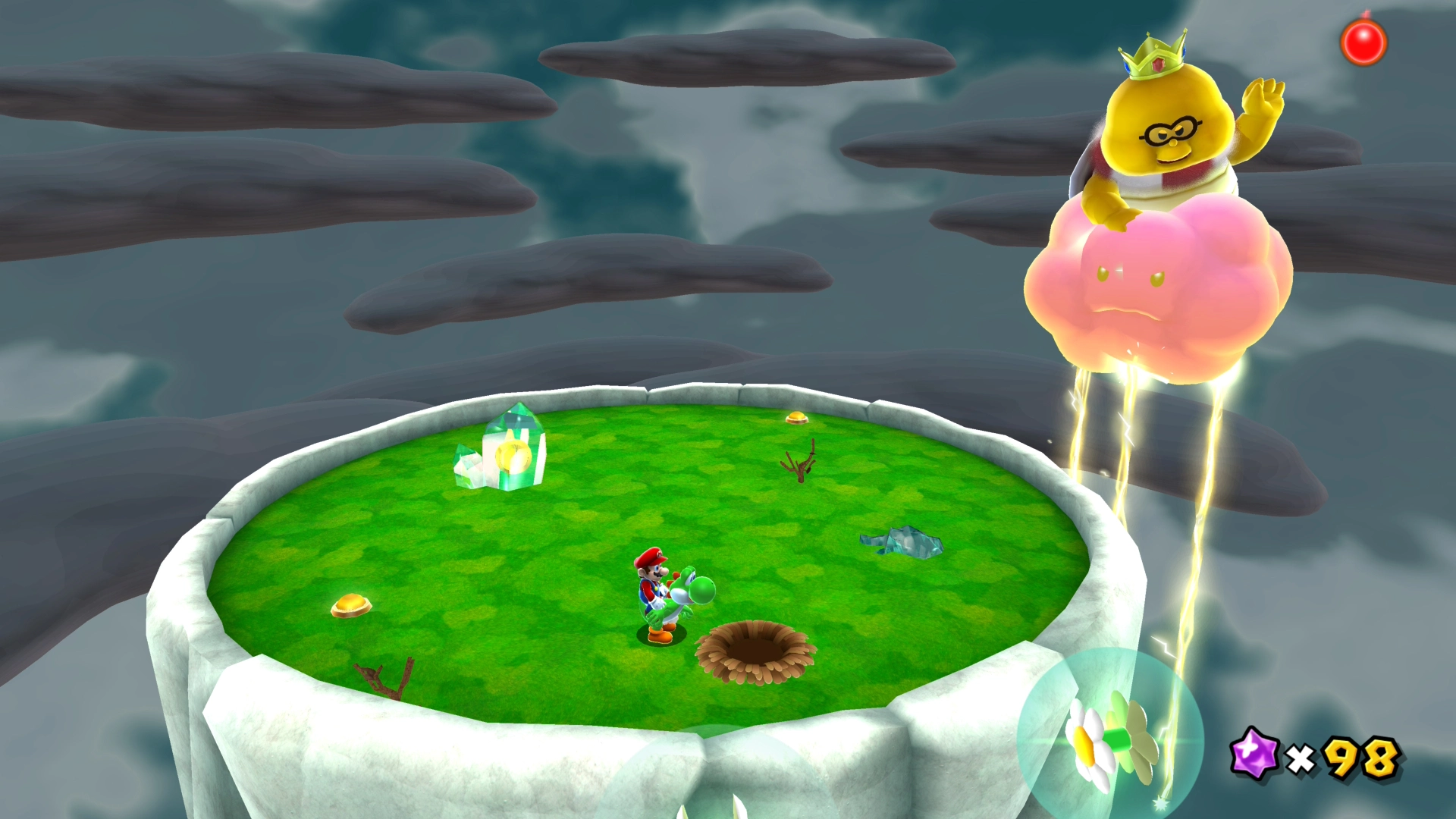
Task: Click the red orb icon in the corner
Action: (x=1363, y=42)
